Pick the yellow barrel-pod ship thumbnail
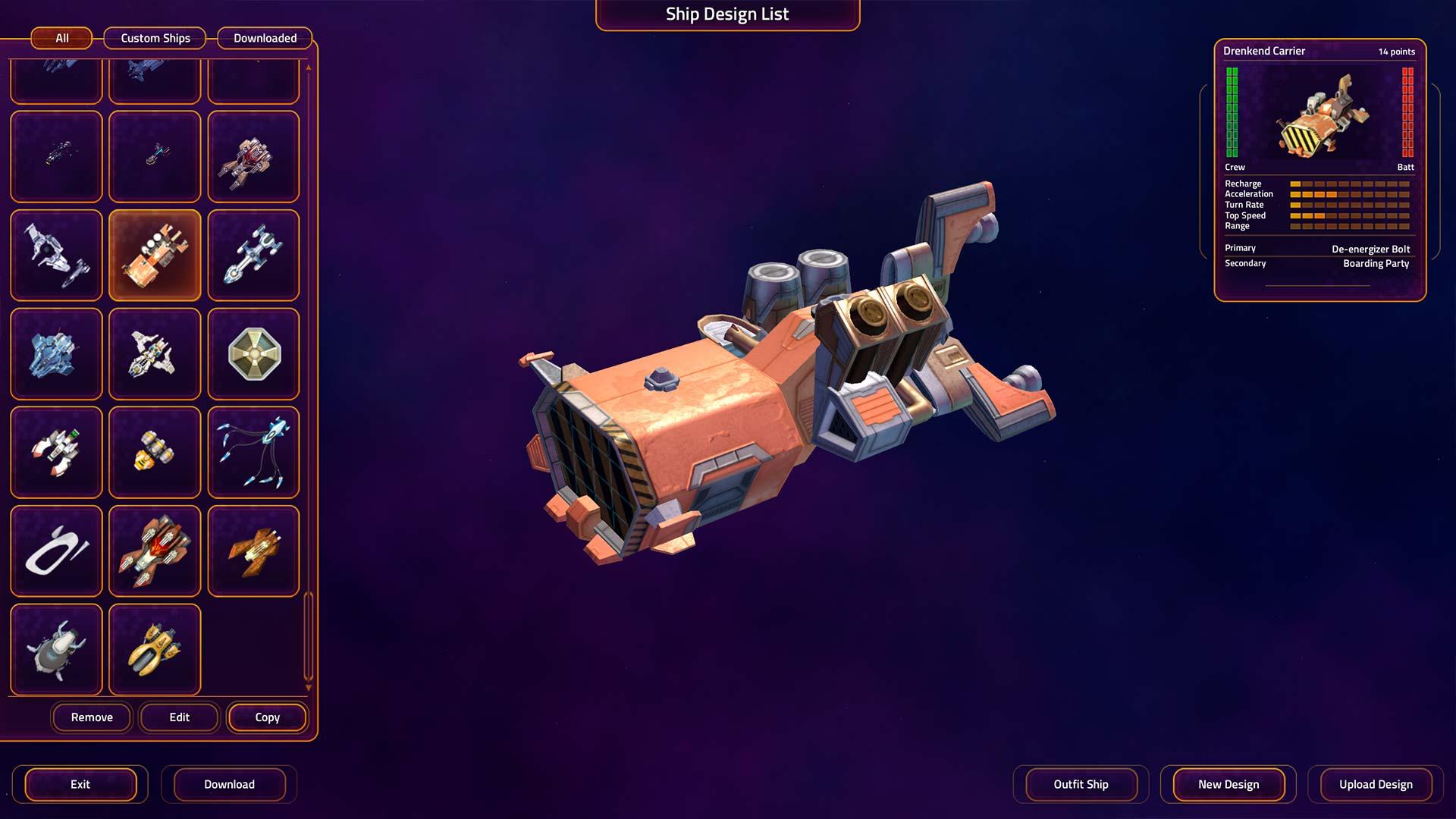1456x819 pixels. 155,453
